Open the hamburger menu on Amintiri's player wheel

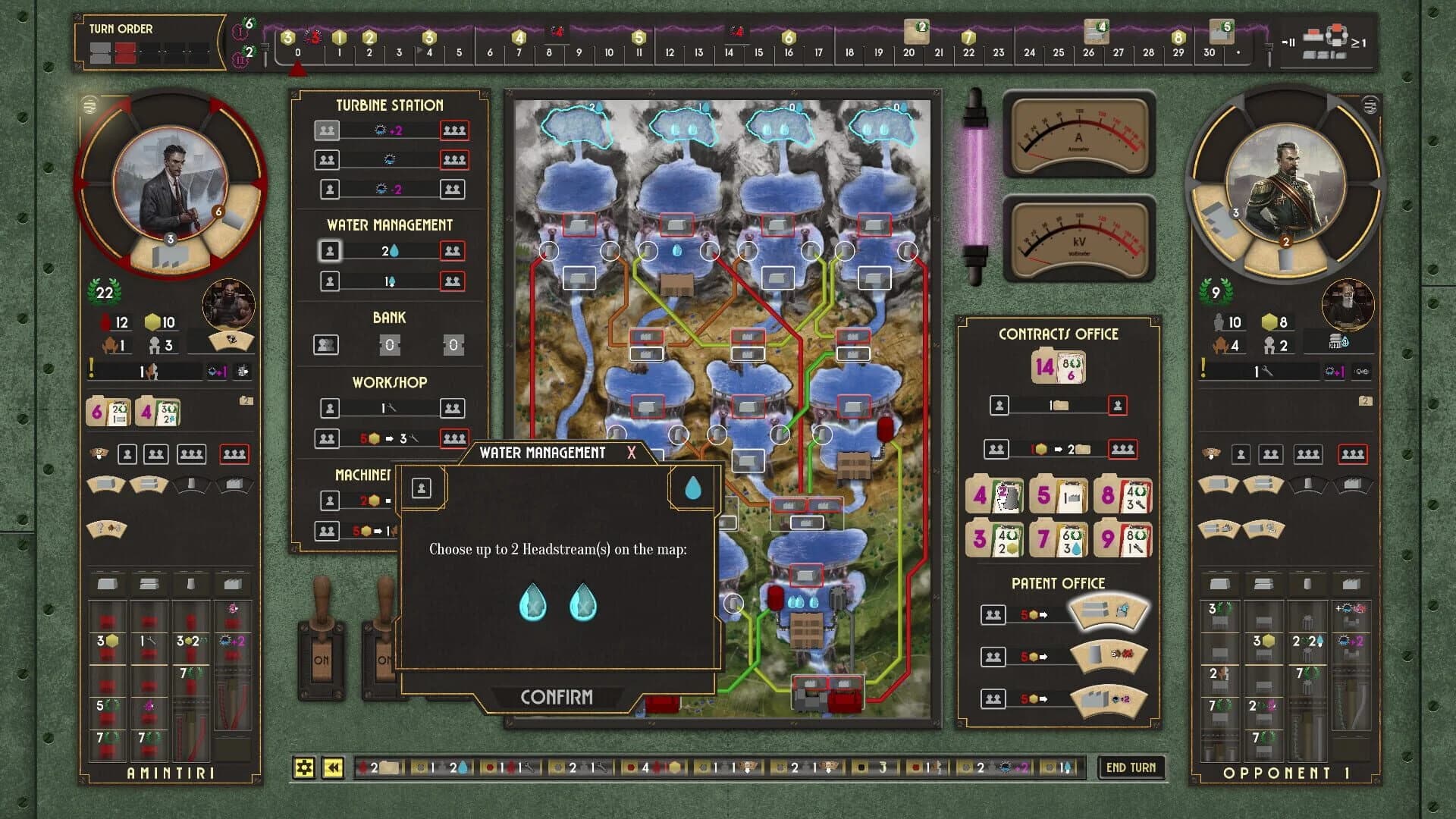[x=91, y=104]
